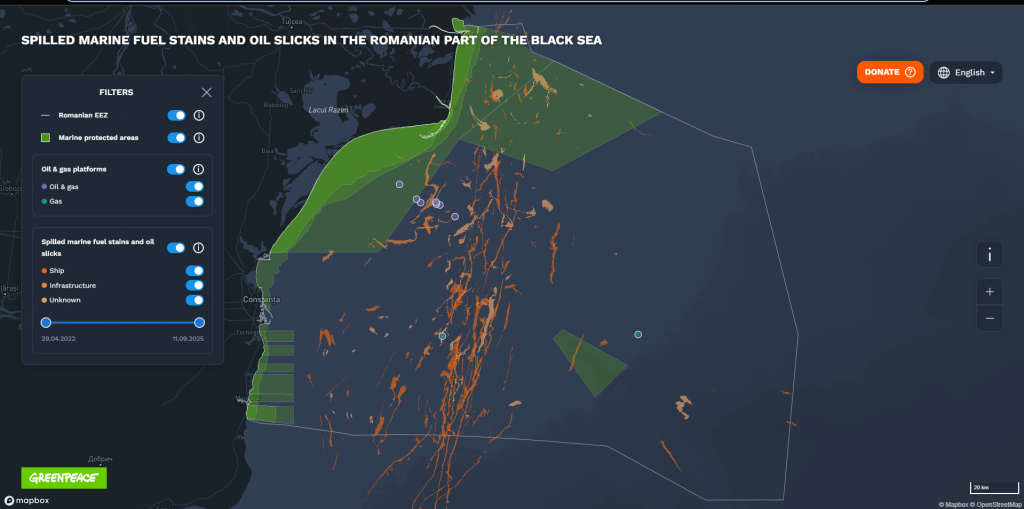This screenshot has height=509, width=1024.
Task: Click the date slider's end handle
Action: 200,322
